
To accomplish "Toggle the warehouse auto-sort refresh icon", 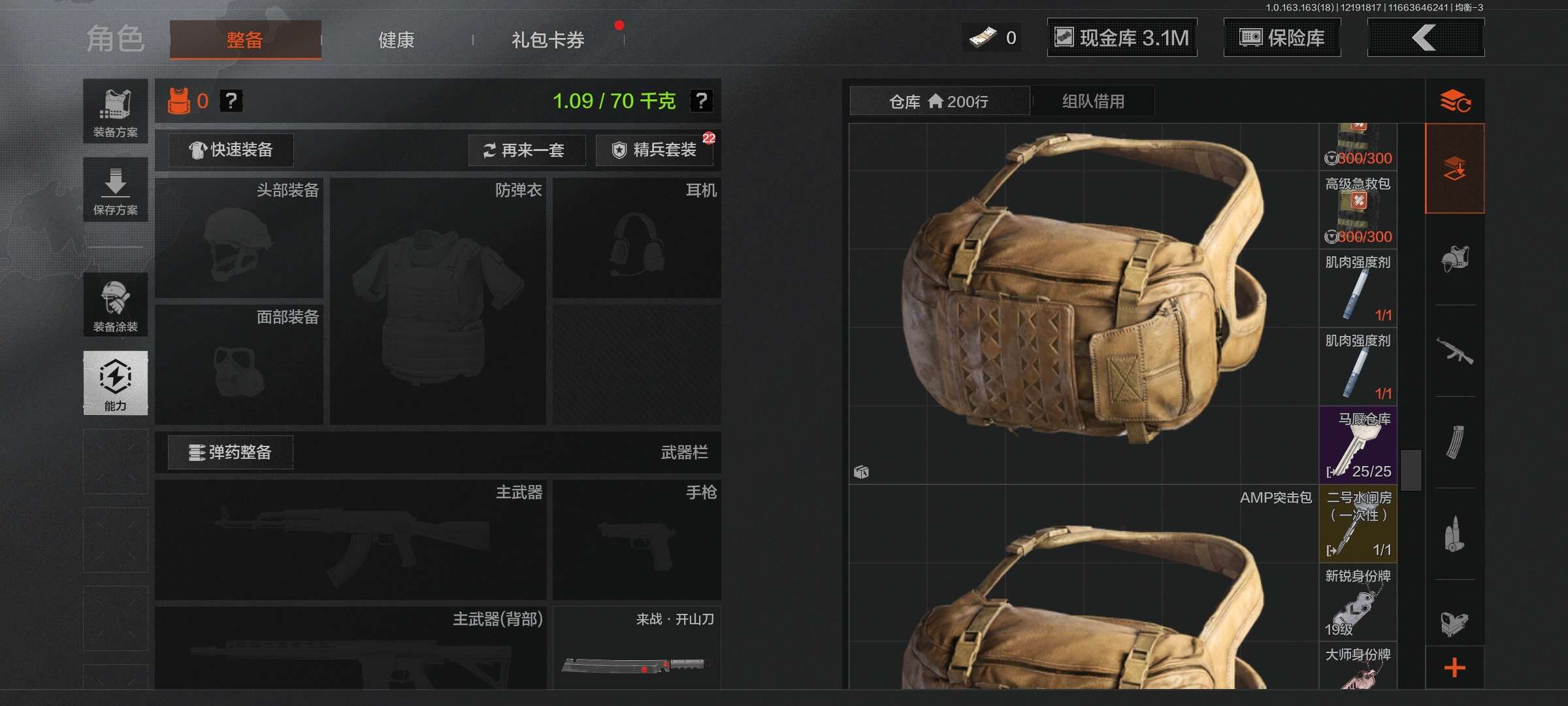I will (x=1456, y=100).
